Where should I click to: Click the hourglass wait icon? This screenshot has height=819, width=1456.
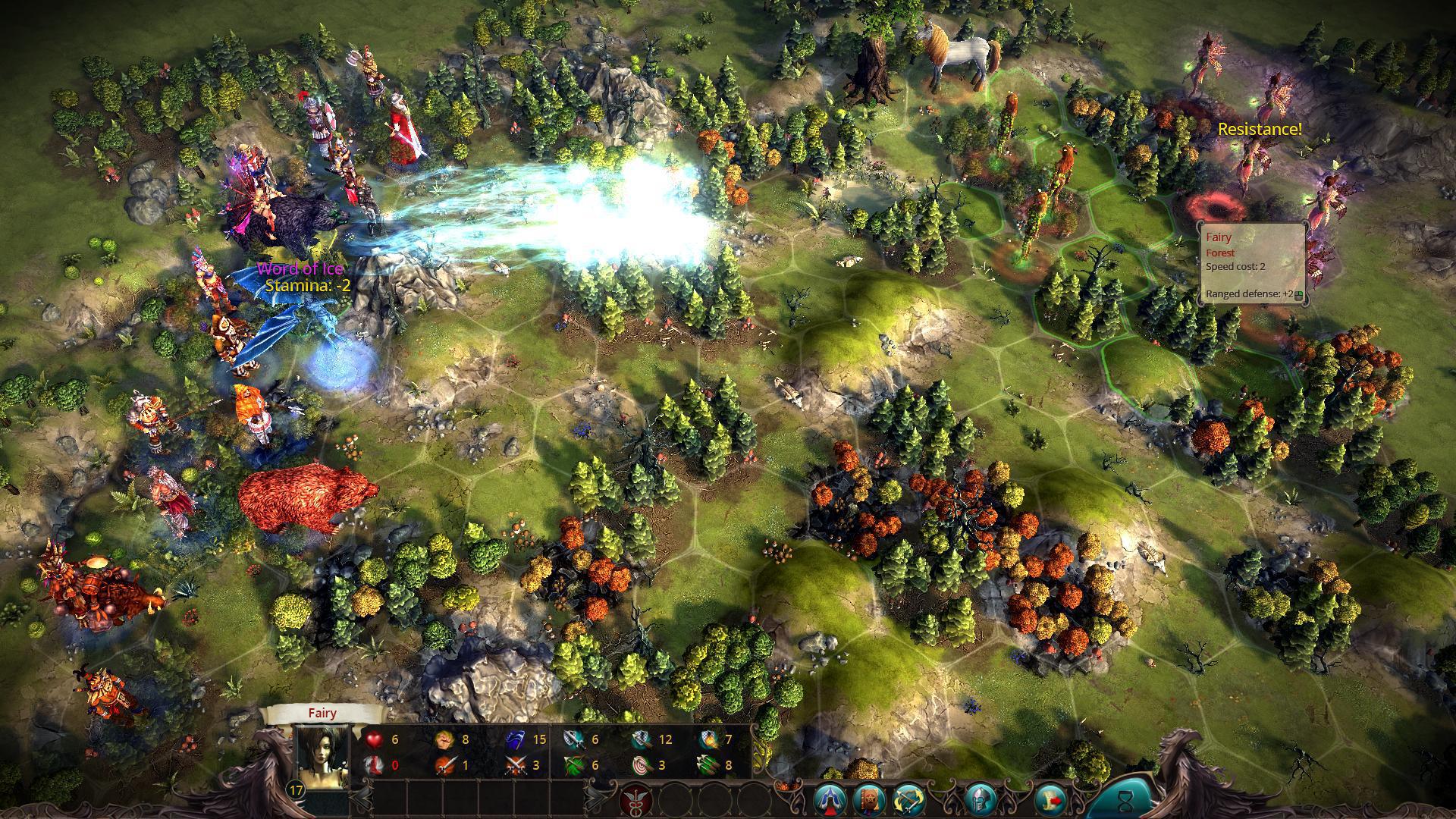tap(1125, 800)
